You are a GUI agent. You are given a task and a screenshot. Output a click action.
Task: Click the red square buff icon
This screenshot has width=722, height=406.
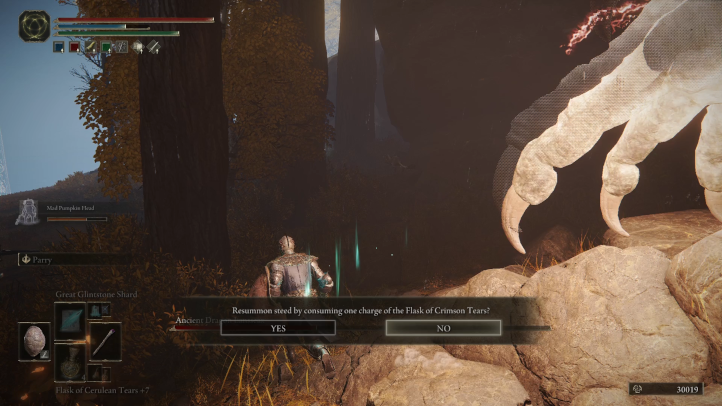75,46
